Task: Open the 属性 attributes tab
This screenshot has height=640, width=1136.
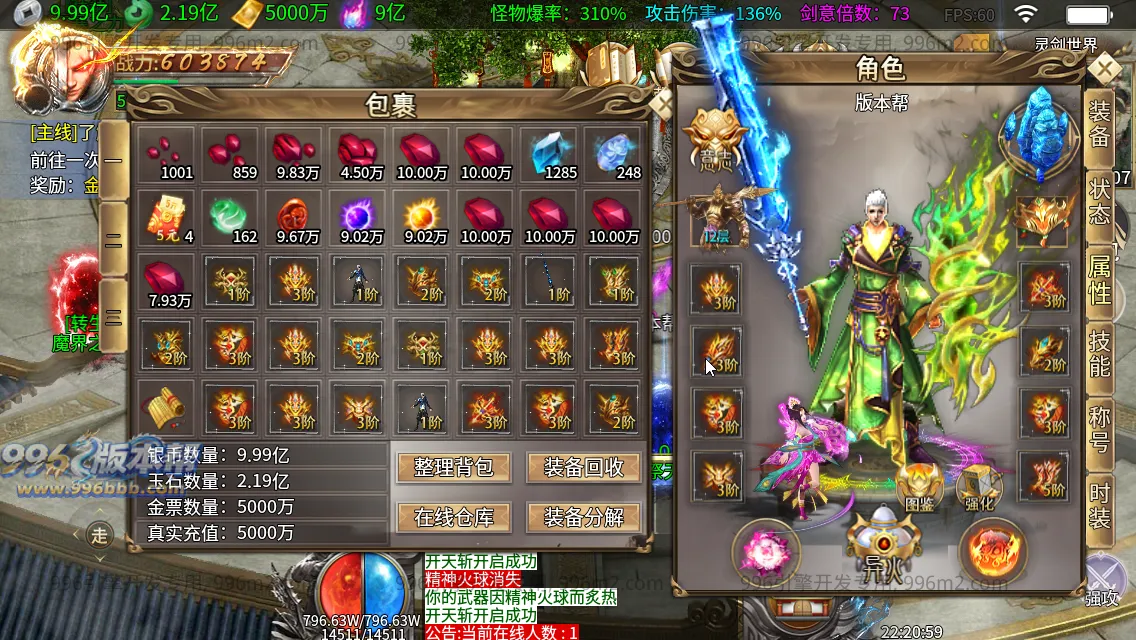Action: pyautogui.click(x=1099, y=279)
